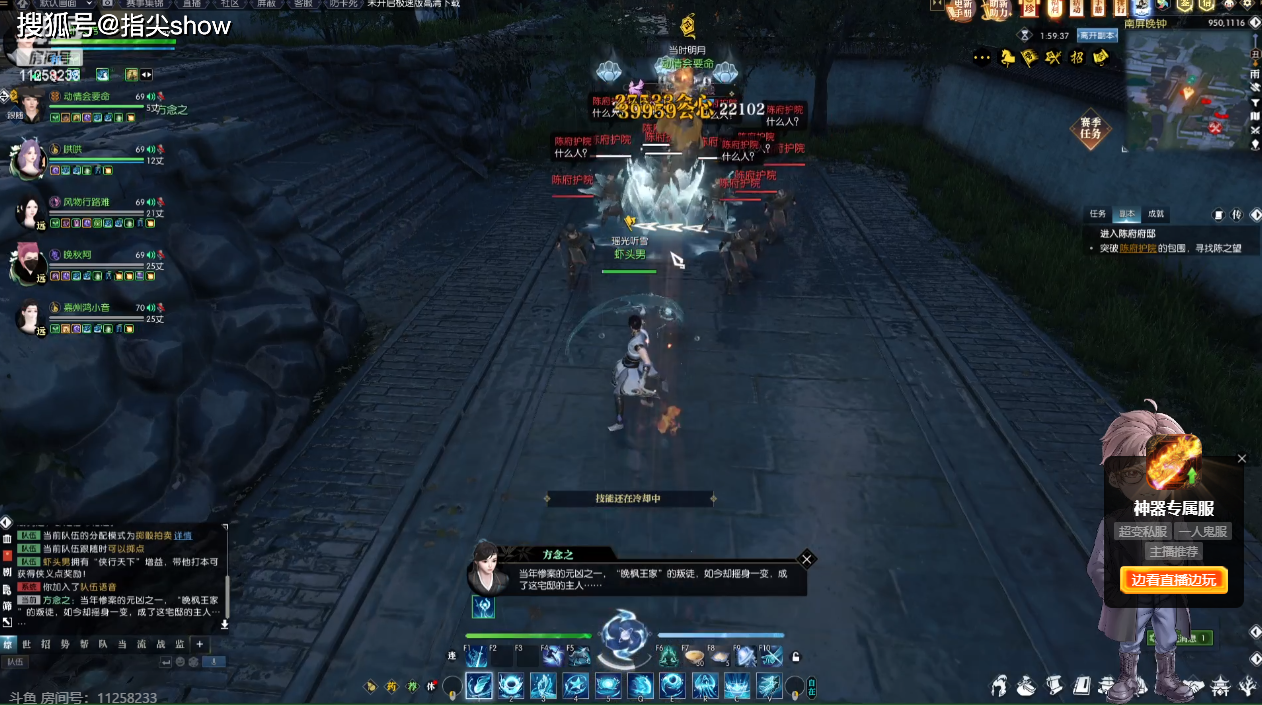The height and width of the screenshot is (705, 1262).
Task: Switch to the 成就 achievement tab
Action: pyautogui.click(x=1155, y=214)
